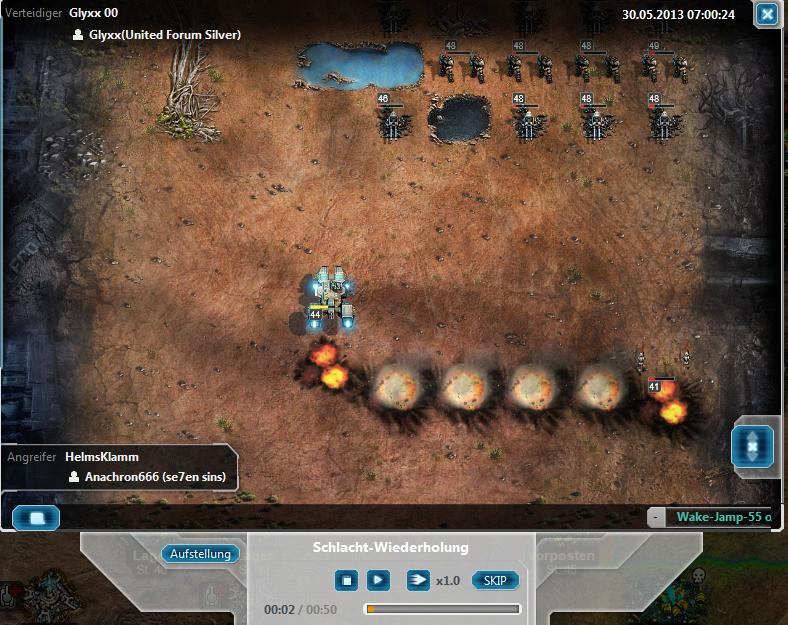Click the replay progress bar

[x=442, y=608]
